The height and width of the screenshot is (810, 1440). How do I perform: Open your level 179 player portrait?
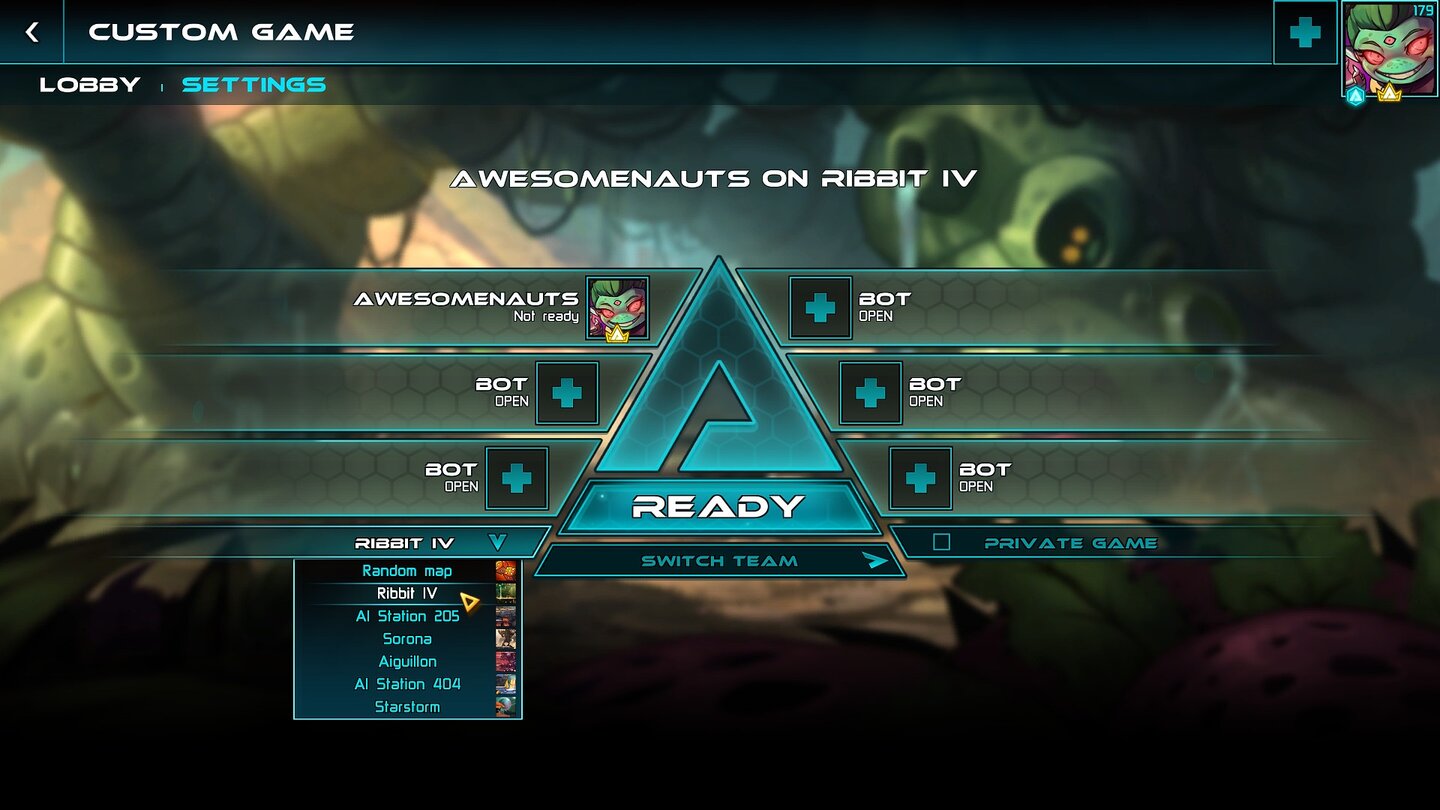[x=1392, y=49]
